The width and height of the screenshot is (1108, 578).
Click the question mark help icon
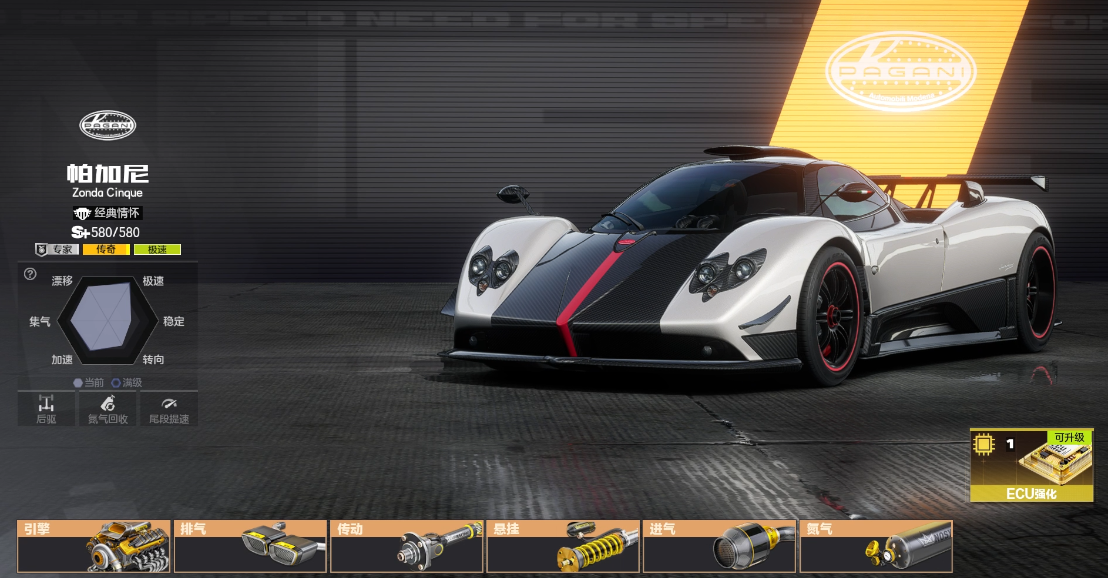pyautogui.click(x=30, y=274)
